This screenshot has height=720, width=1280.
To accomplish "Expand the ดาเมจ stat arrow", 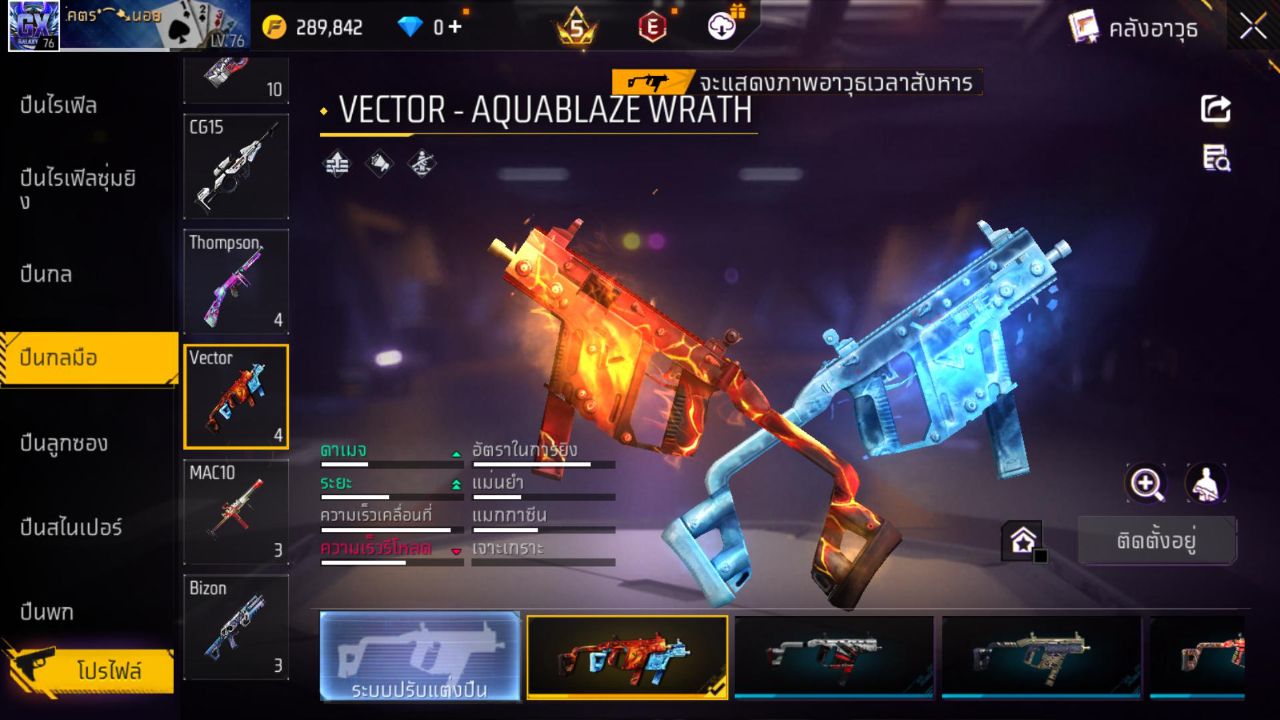I will point(456,453).
